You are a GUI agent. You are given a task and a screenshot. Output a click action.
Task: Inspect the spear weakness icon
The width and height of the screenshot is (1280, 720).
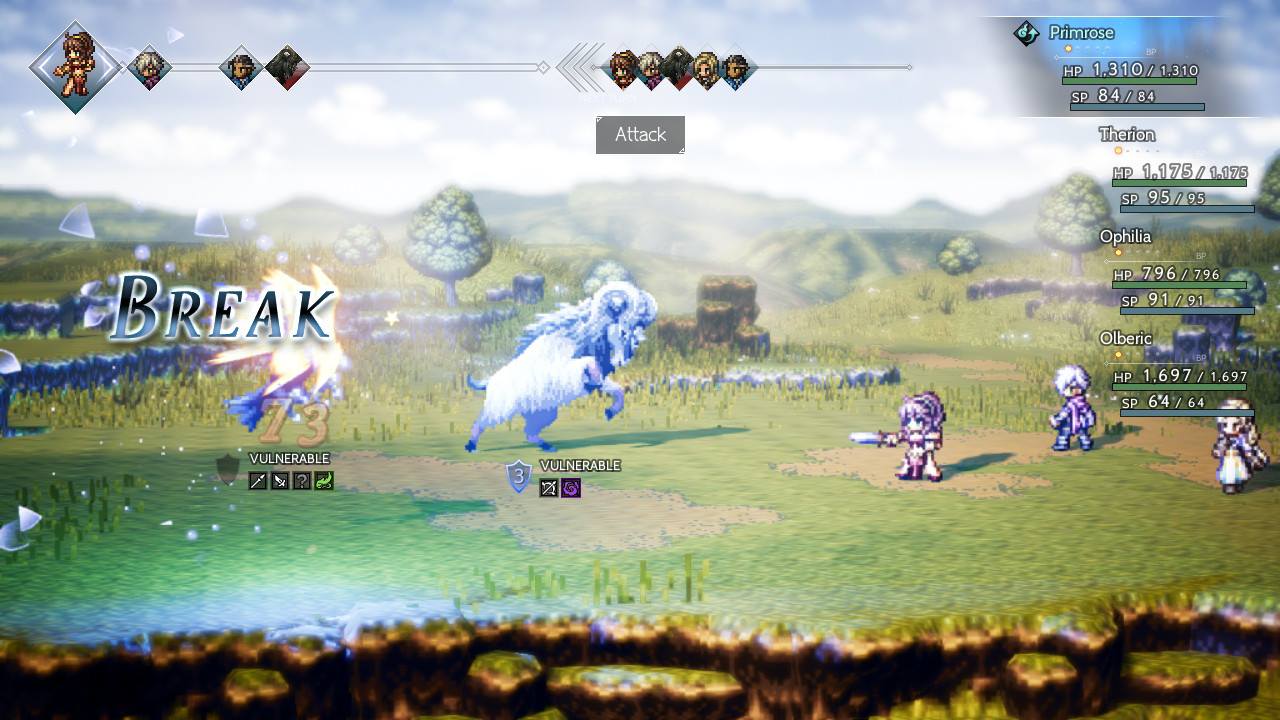[258, 481]
